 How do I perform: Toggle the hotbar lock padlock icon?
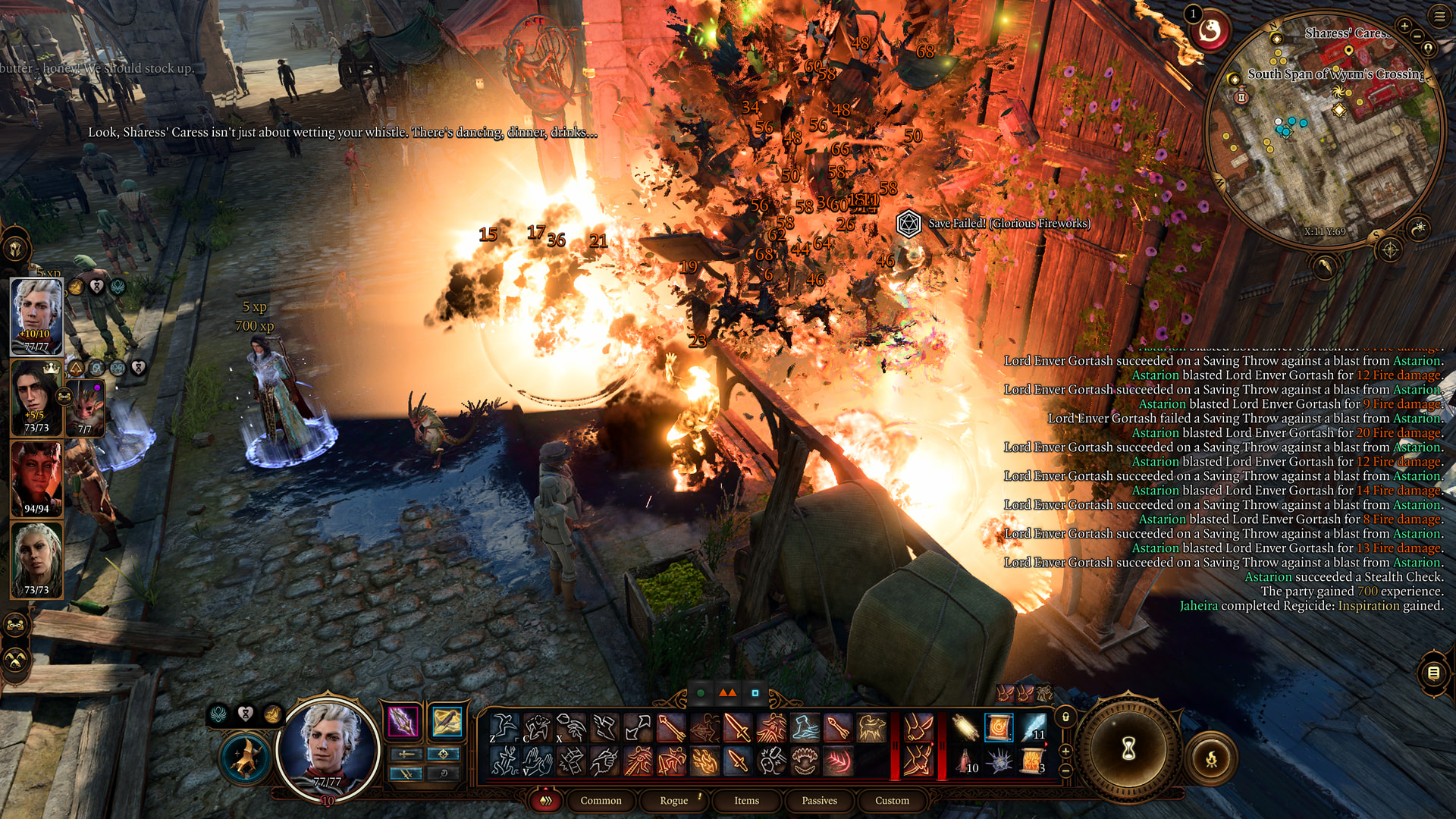coord(1065,717)
